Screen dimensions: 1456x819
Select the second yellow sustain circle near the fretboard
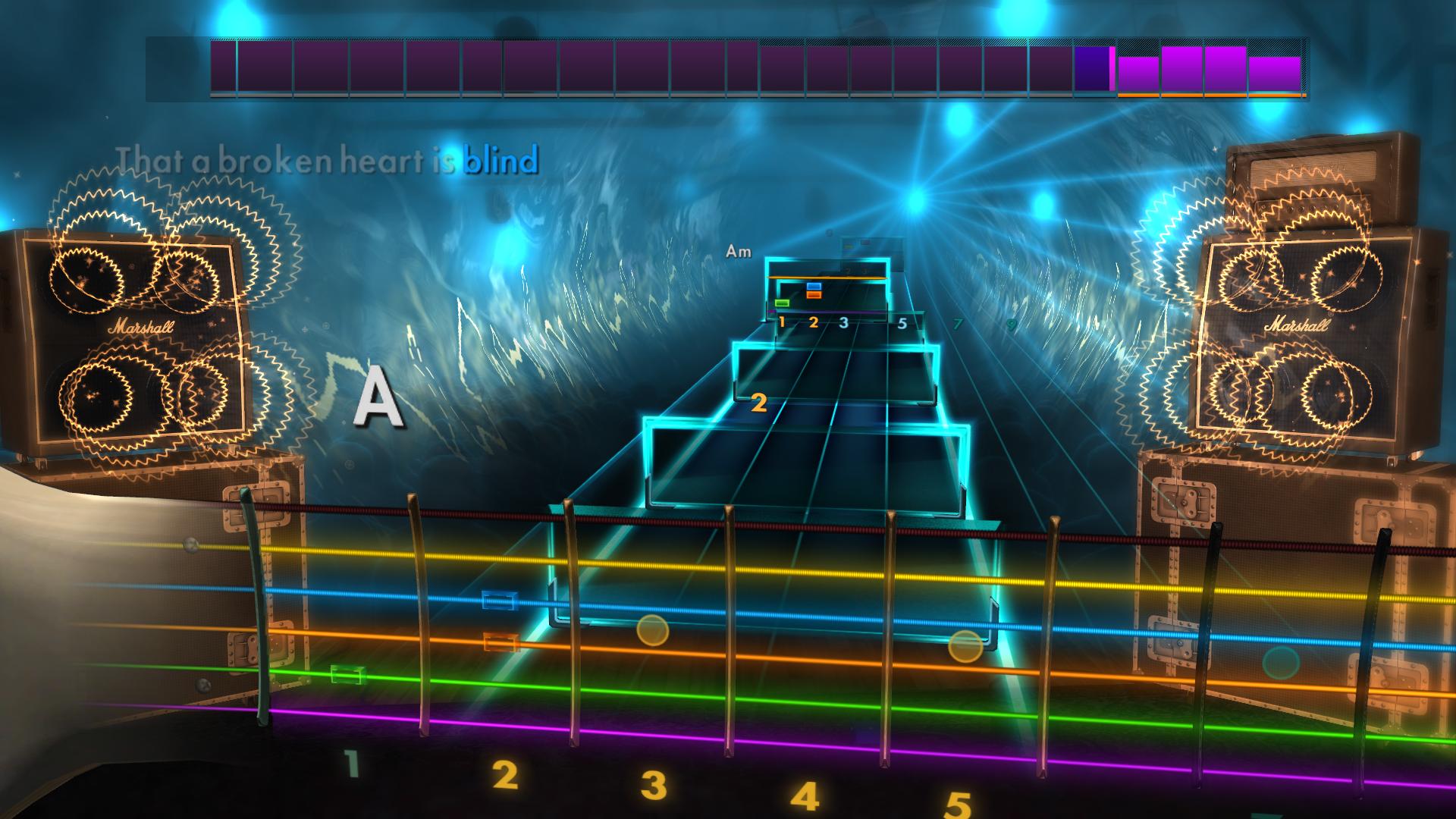click(965, 647)
